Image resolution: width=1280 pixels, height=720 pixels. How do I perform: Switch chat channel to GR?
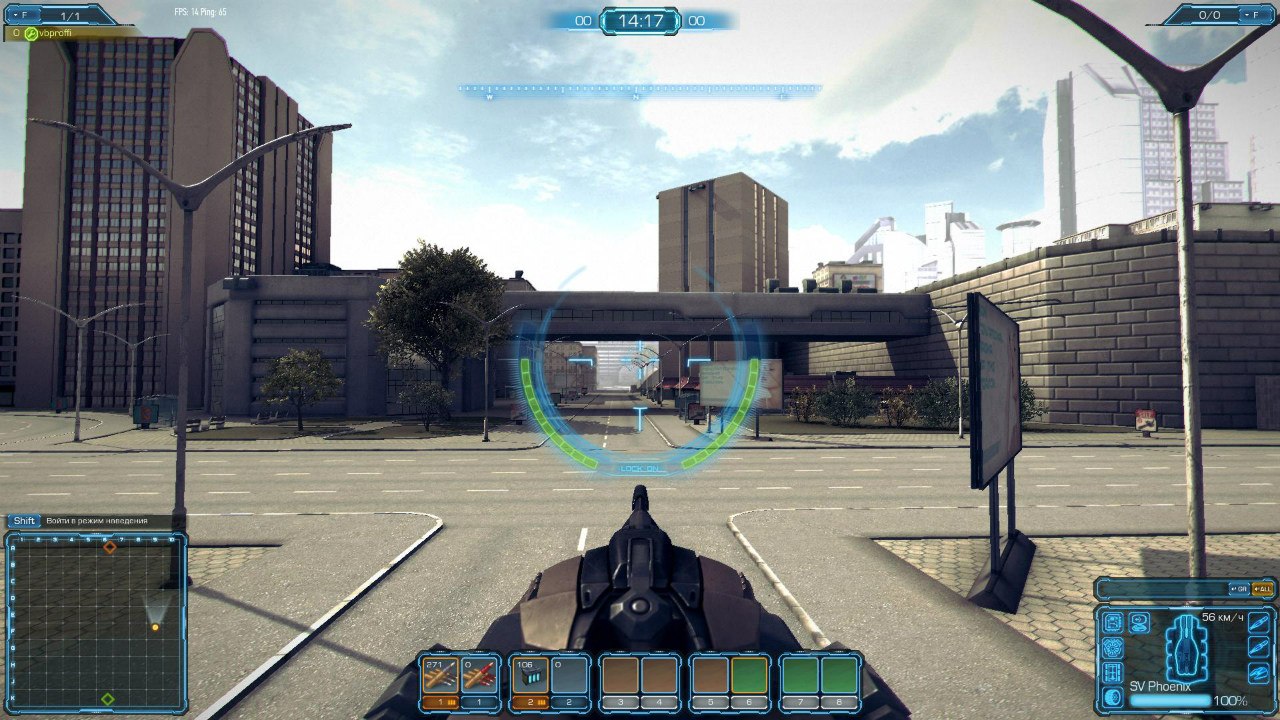(1239, 588)
